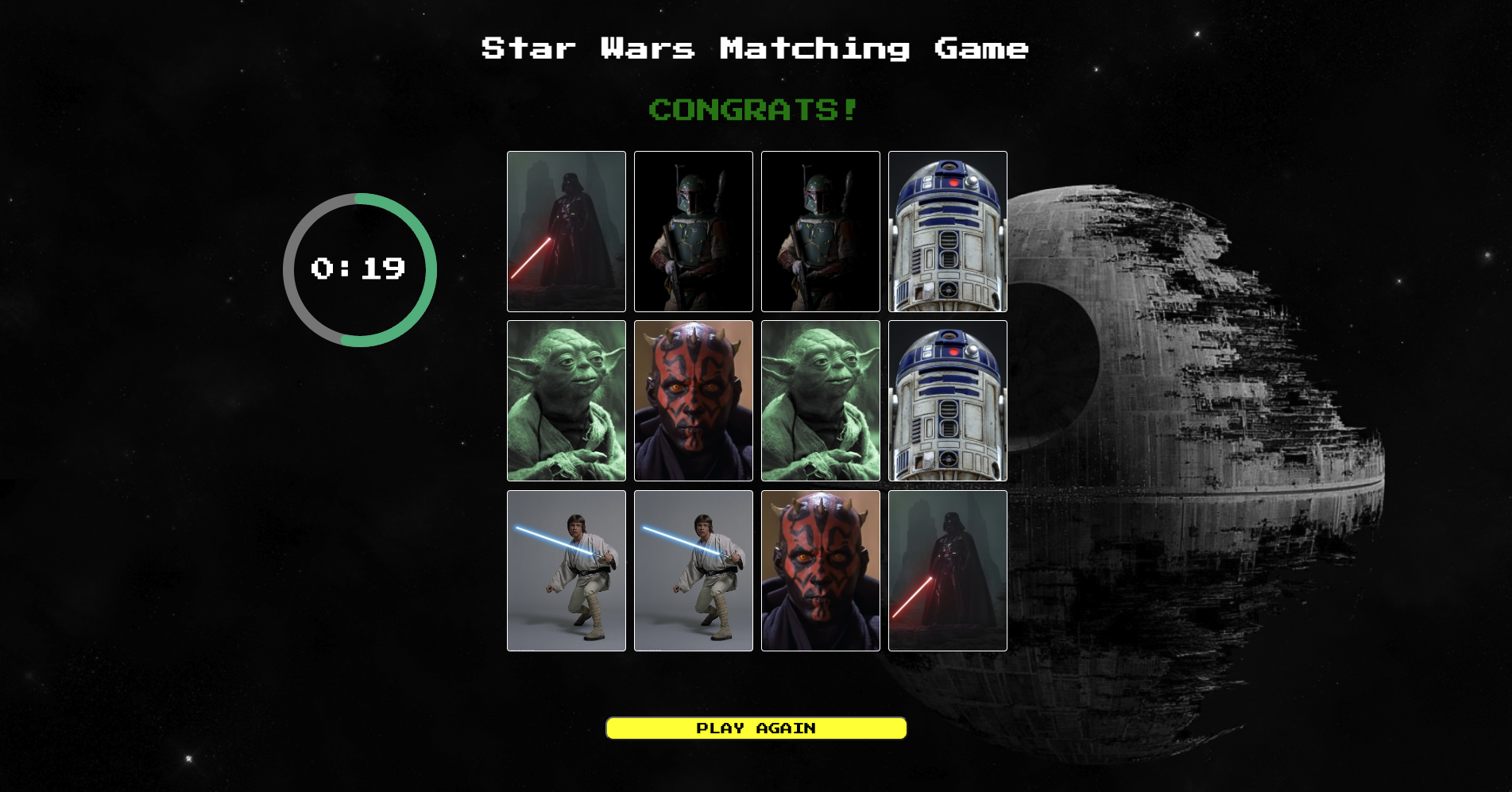
Task: Click the CONGRATS! message
Action: click(752, 110)
